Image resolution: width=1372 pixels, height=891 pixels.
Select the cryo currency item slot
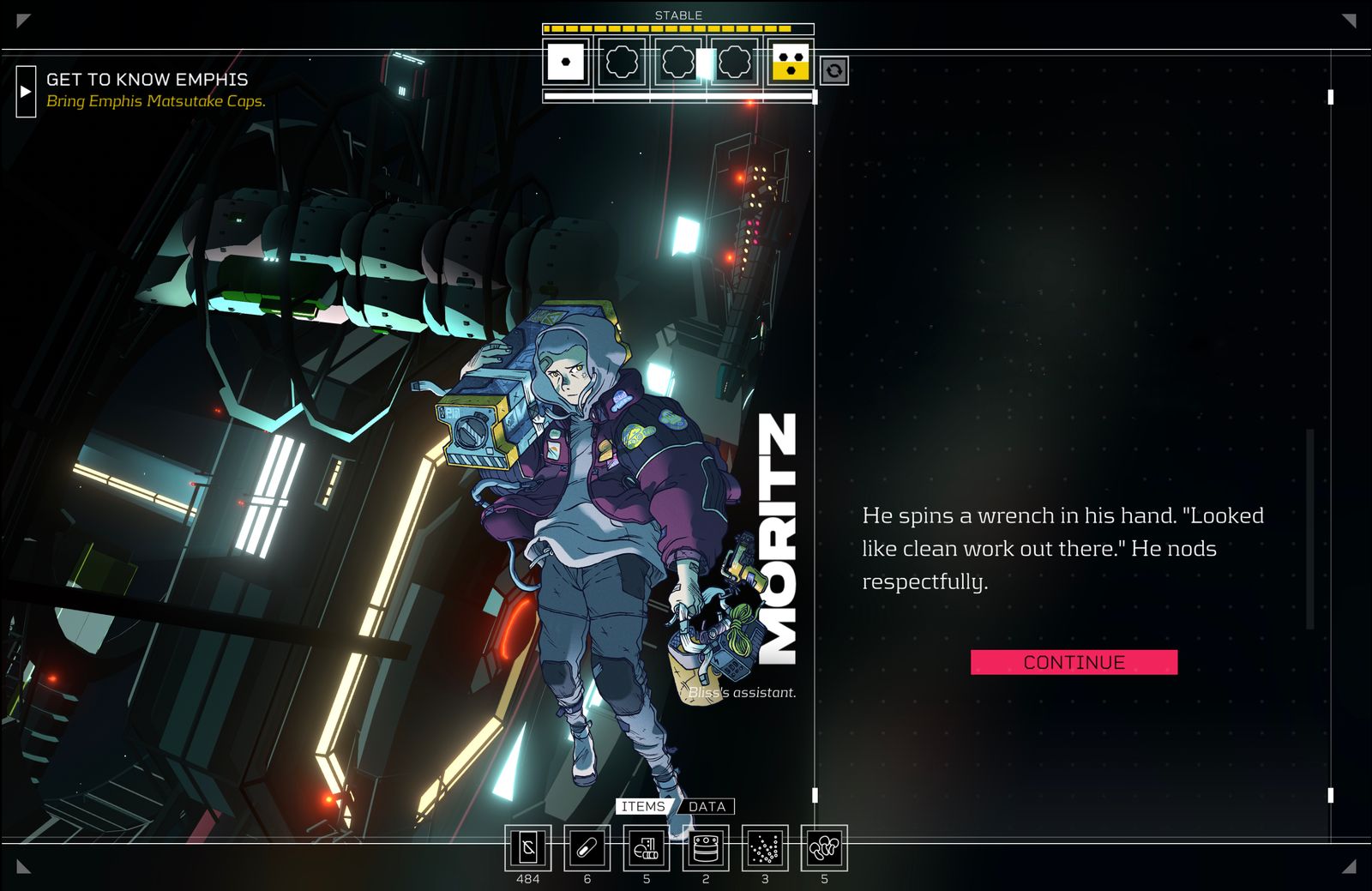point(528,848)
